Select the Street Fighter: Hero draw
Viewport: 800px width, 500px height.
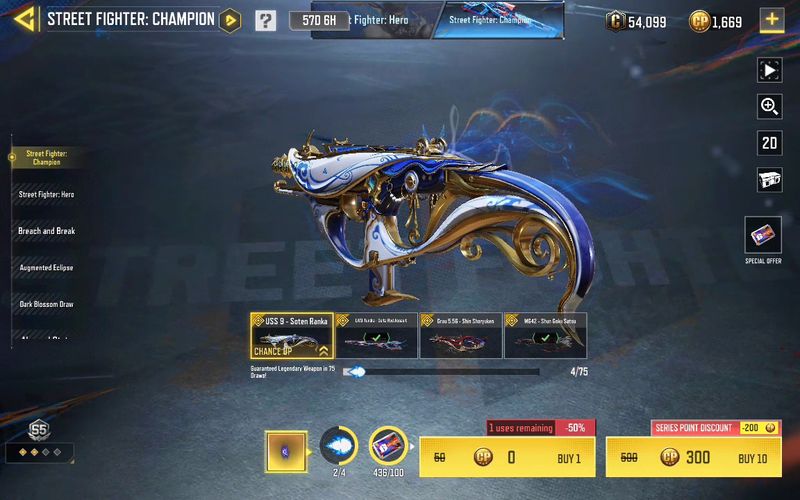click(46, 194)
